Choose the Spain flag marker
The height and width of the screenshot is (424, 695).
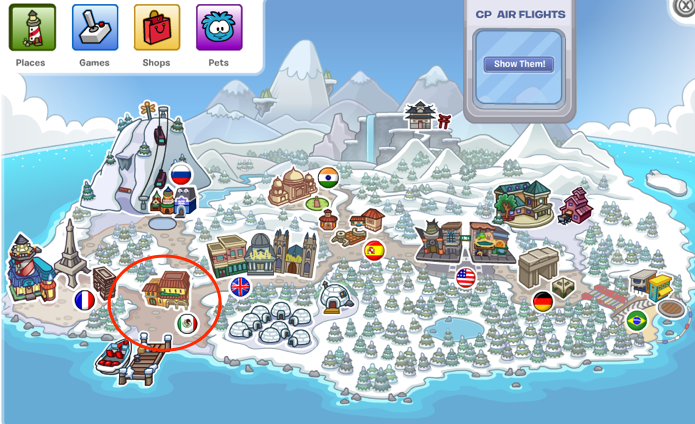click(x=374, y=250)
